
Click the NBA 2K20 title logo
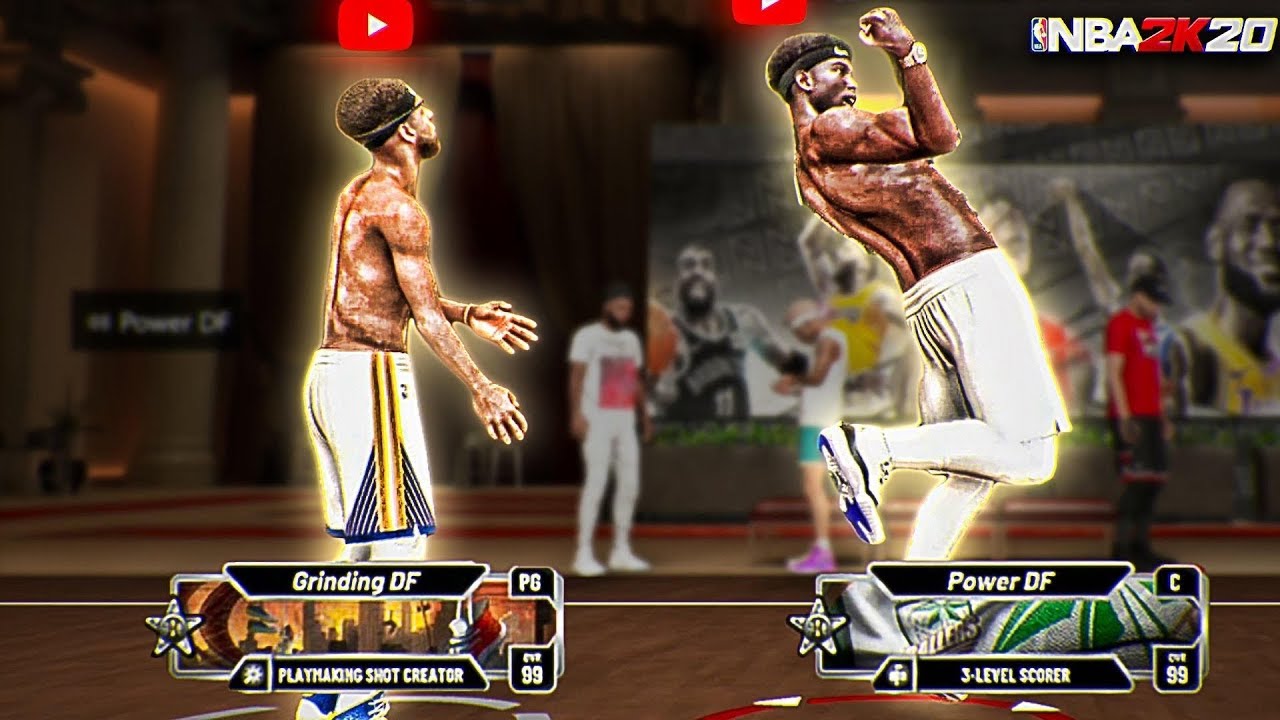(1150, 33)
